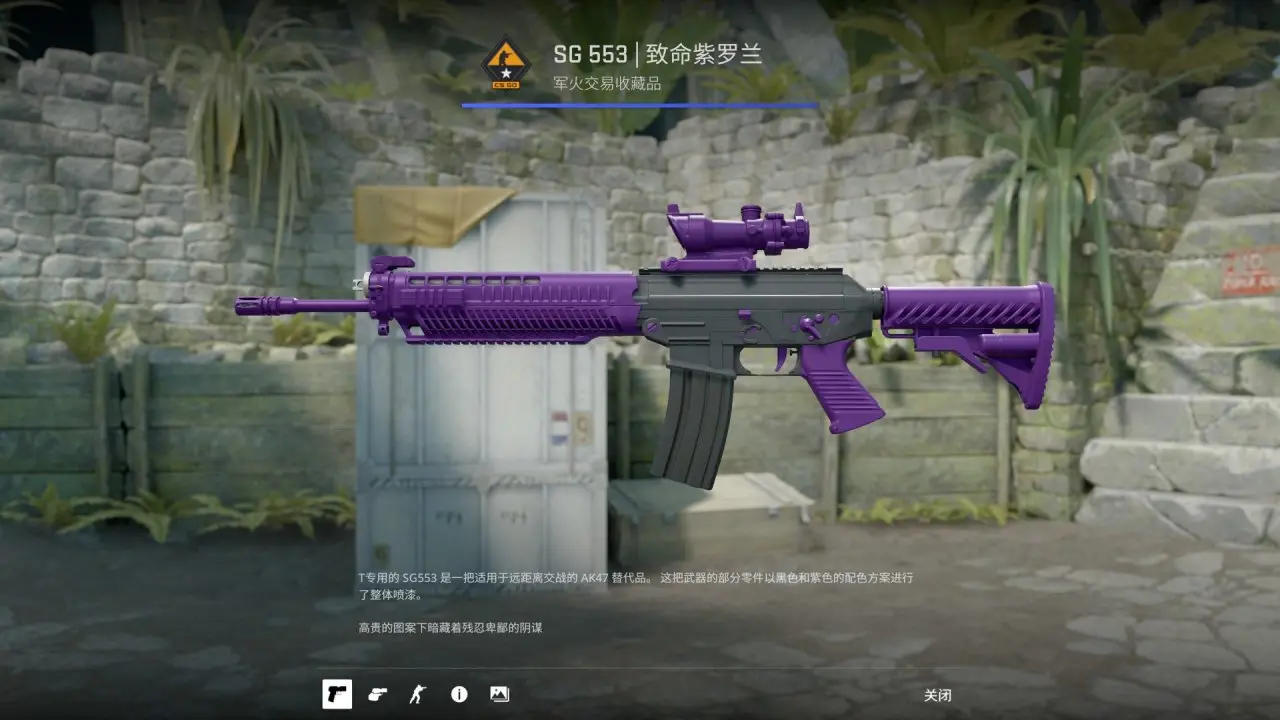Show the weapon on the character model

click(417, 694)
